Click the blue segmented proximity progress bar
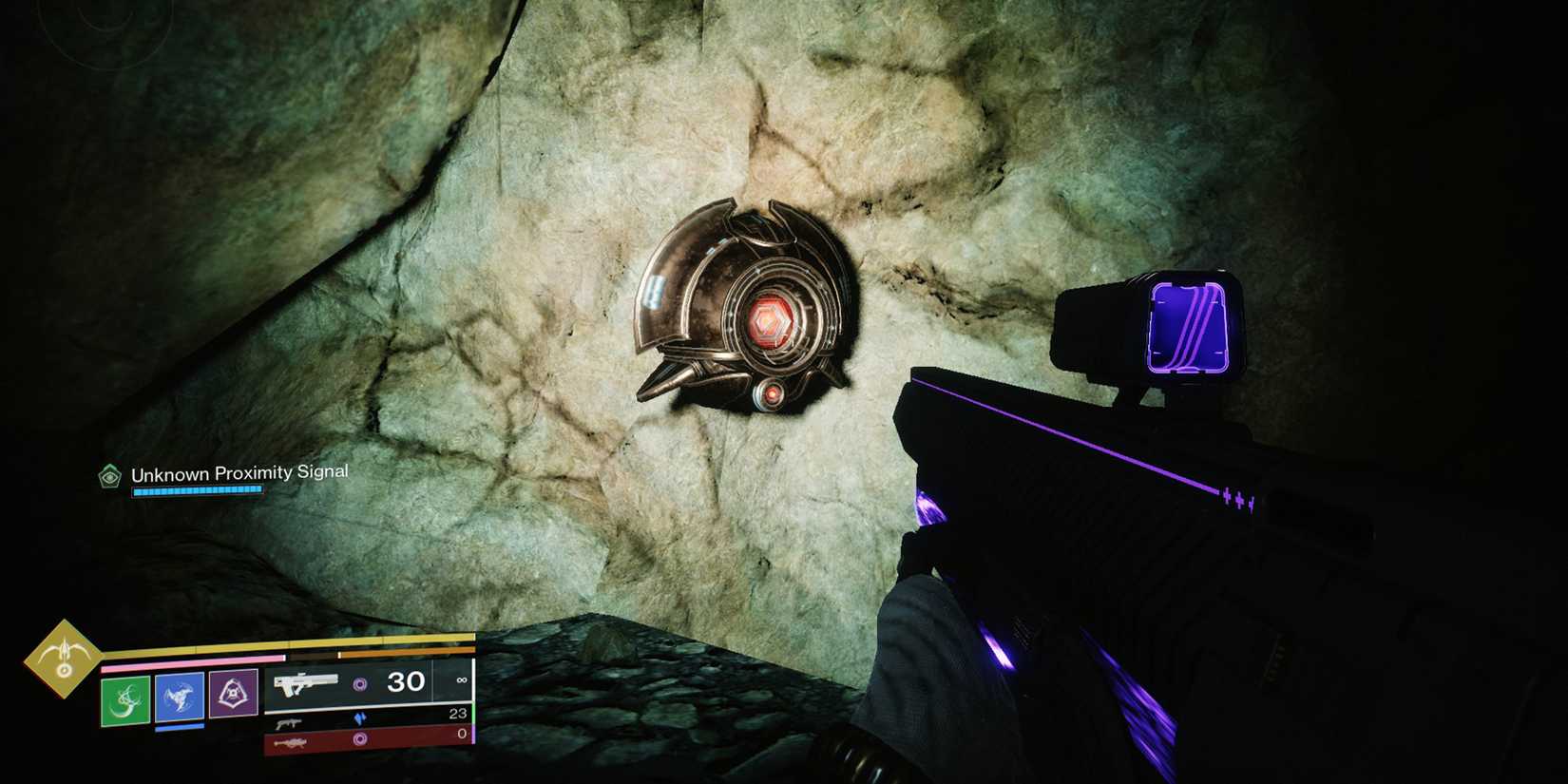The width and height of the screenshot is (1568, 784). [x=197, y=490]
